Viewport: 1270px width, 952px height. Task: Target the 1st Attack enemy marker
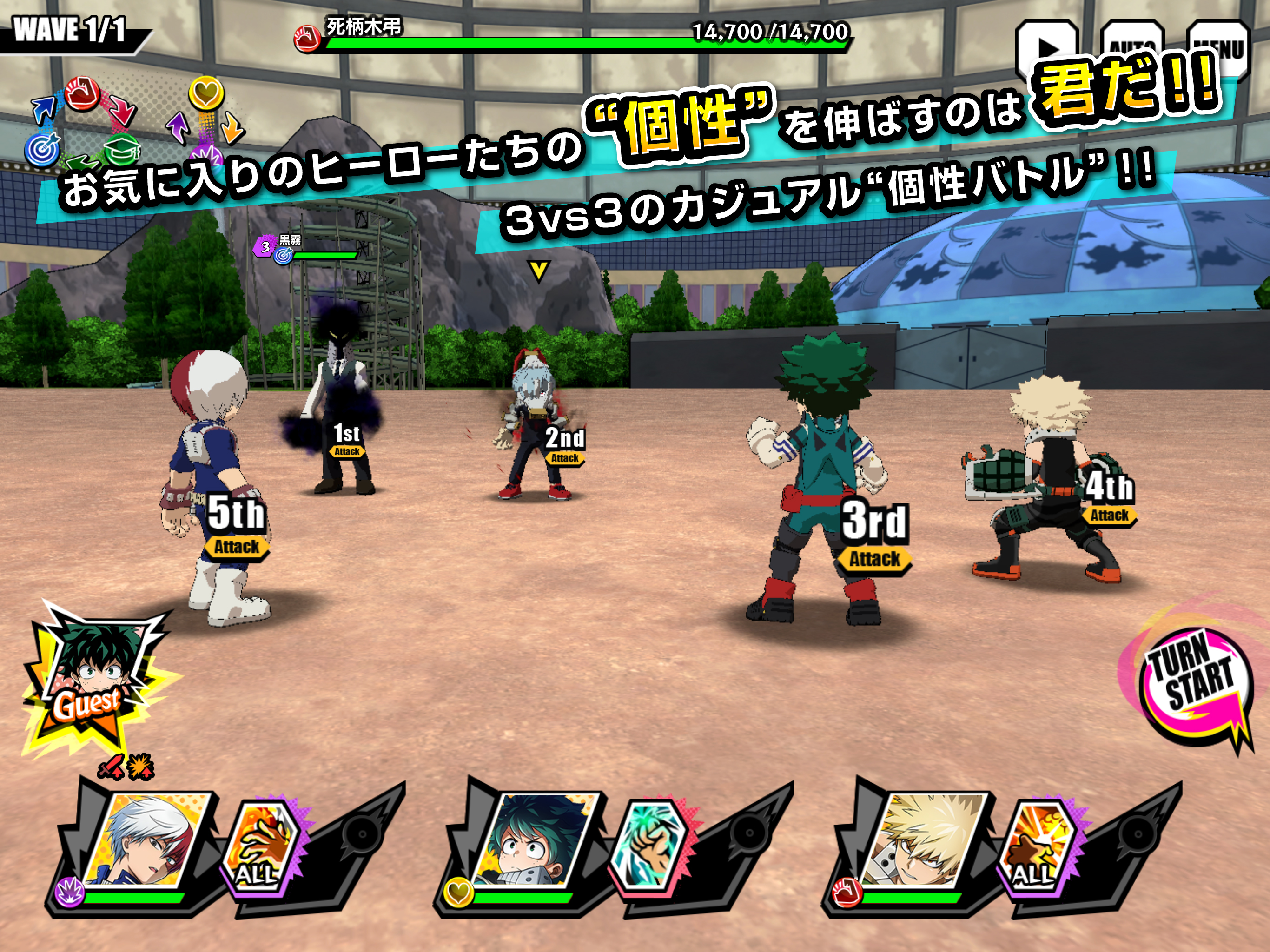click(x=347, y=440)
